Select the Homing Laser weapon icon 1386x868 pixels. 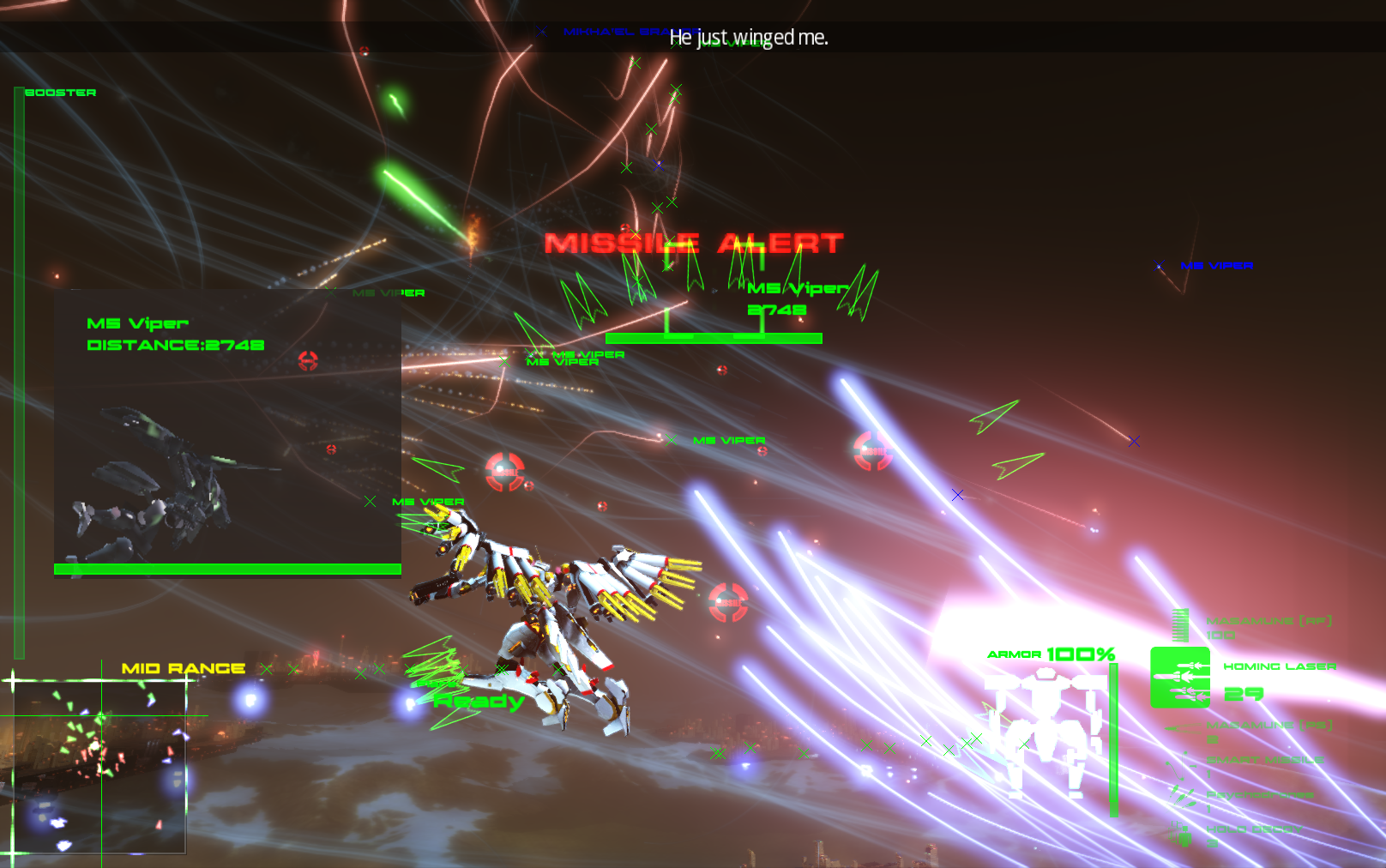[1180, 678]
